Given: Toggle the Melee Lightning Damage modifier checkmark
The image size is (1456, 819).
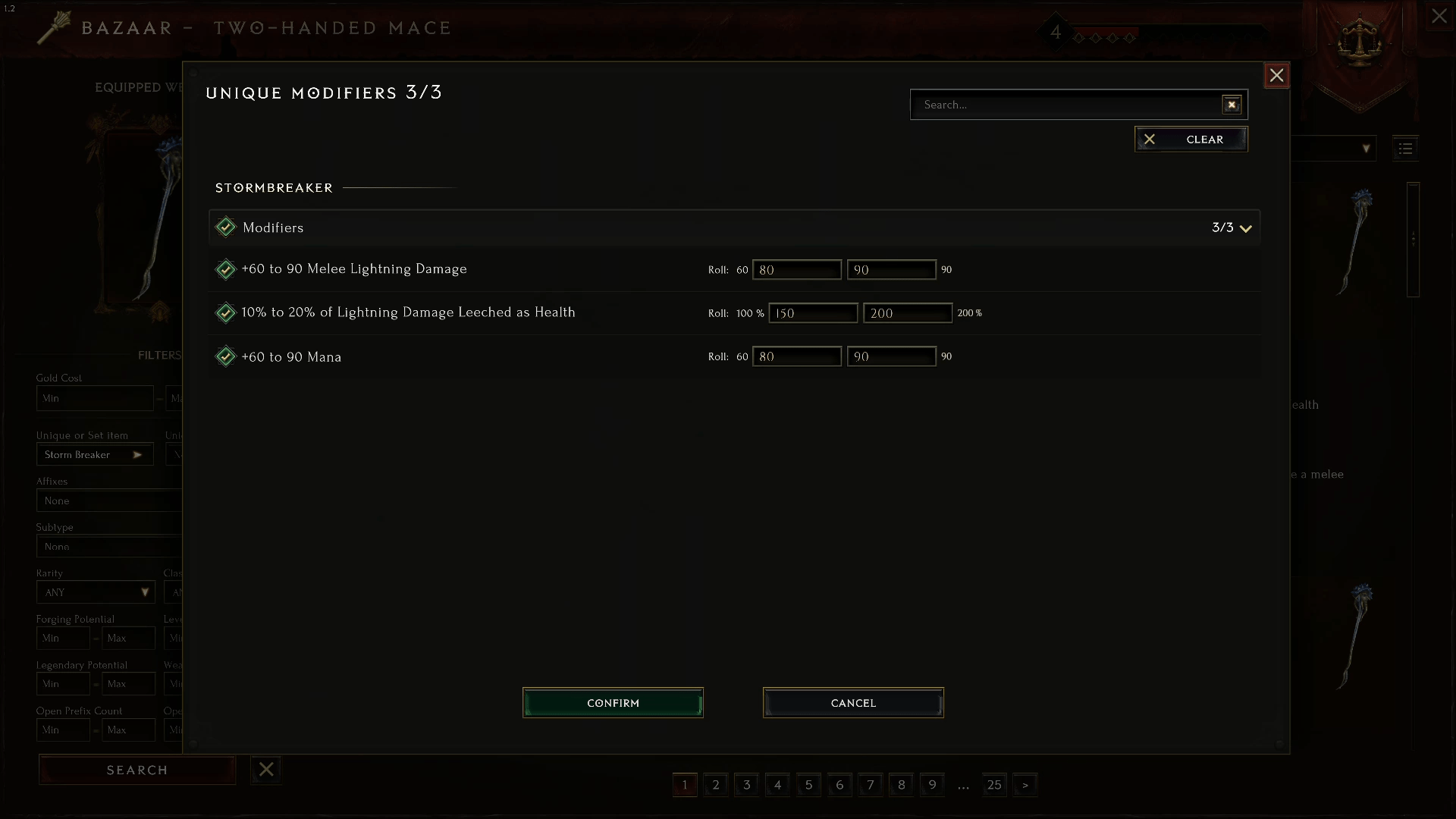Looking at the screenshot, I should pos(226,269).
